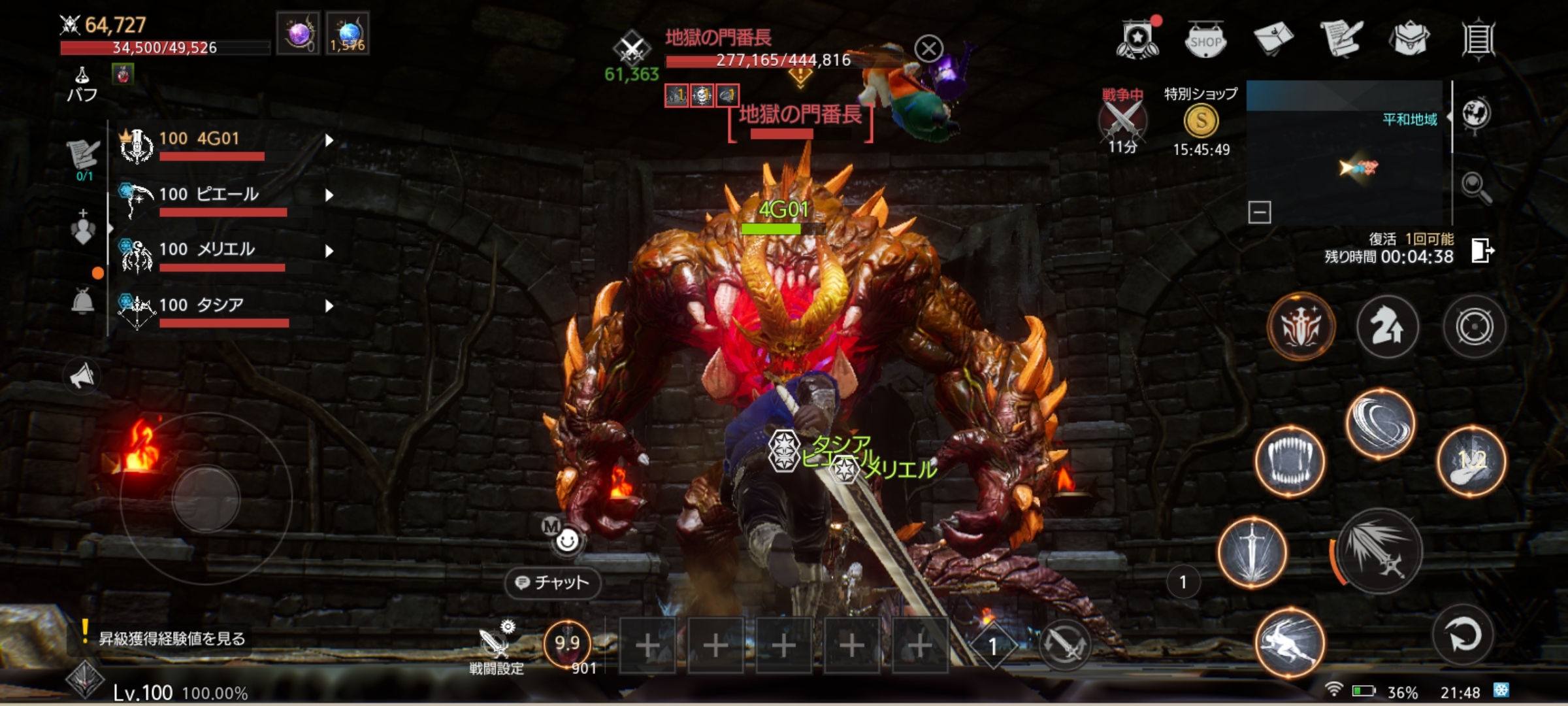Open the main menu list icon

[x=1478, y=39]
